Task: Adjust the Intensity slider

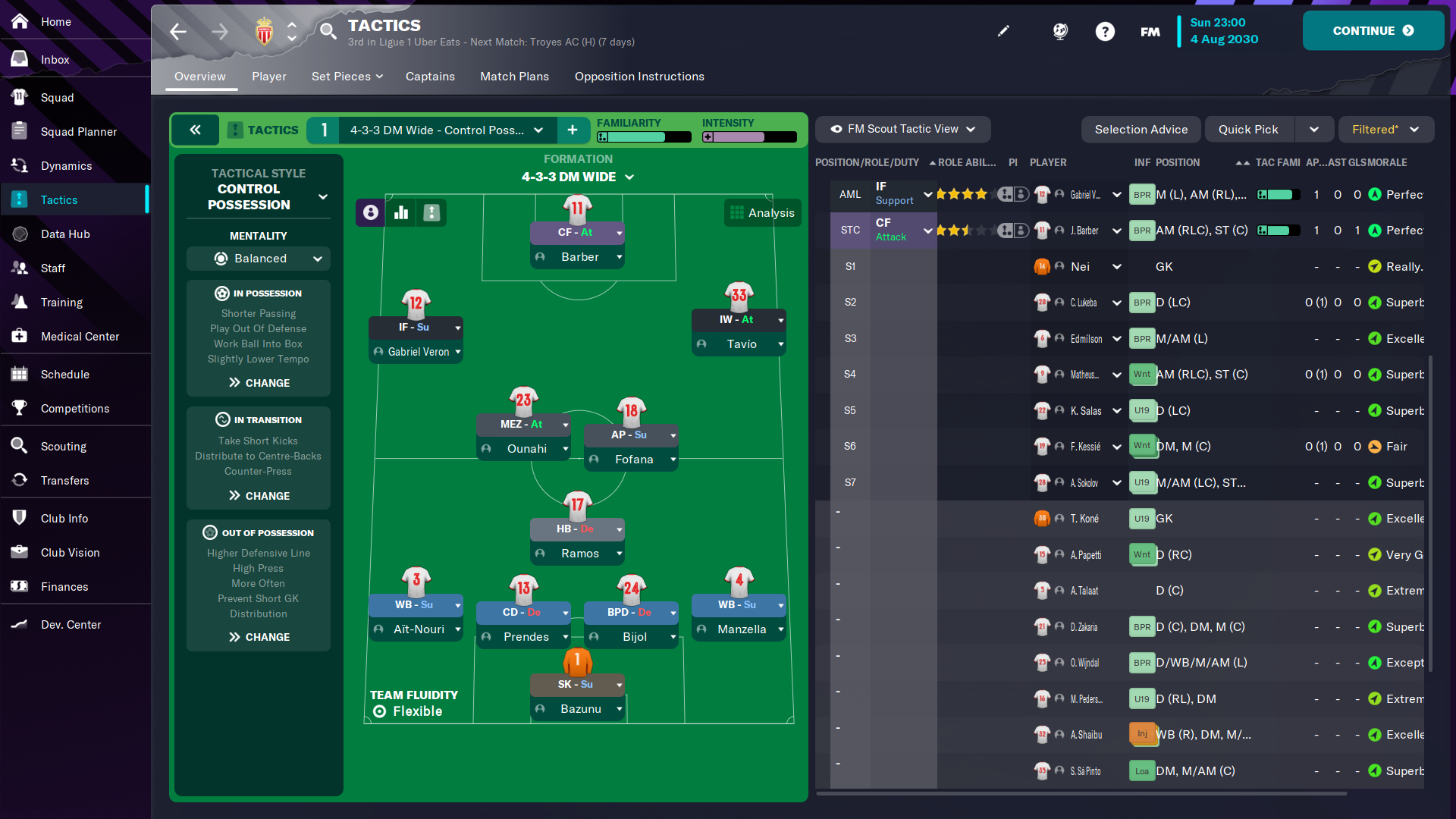Action: 749,137
